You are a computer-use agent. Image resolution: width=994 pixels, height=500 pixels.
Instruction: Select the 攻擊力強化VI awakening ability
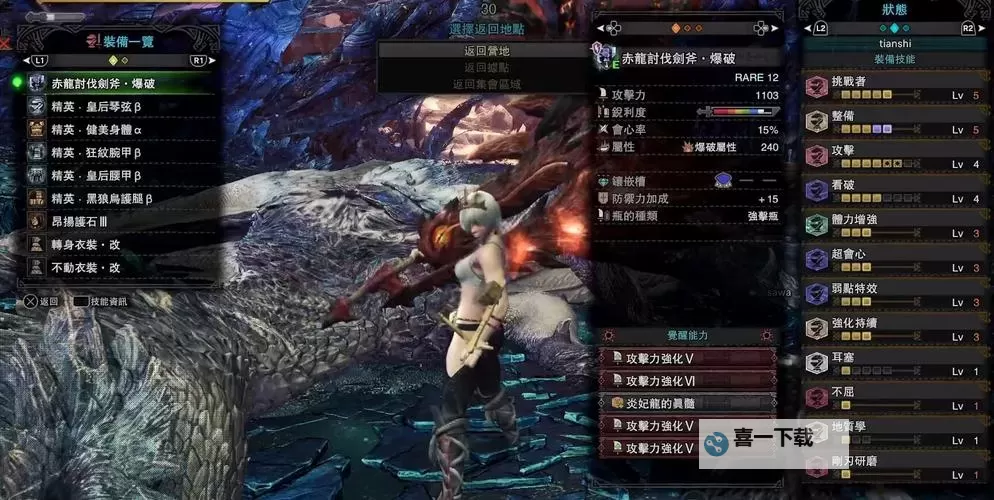688,380
